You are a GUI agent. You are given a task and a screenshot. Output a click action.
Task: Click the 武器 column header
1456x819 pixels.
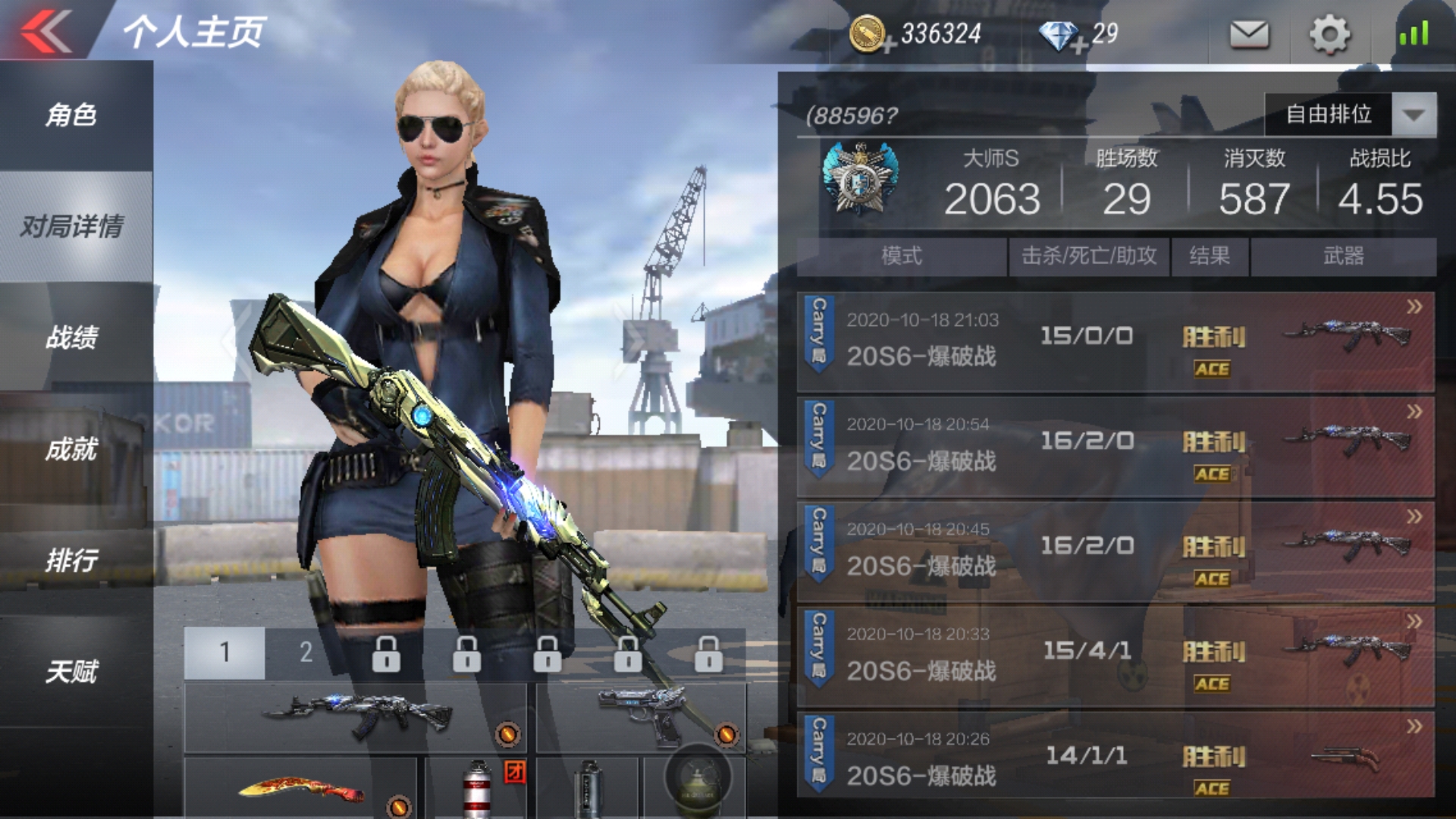pyautogui.click(x=1350, y=257)
